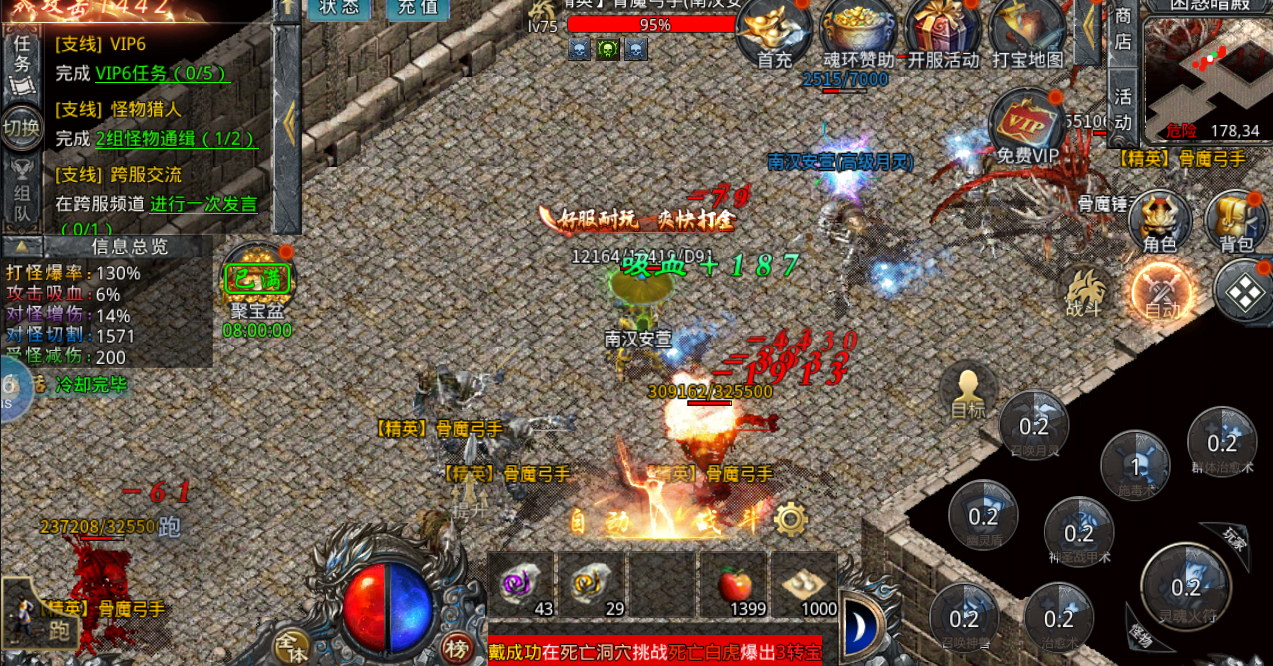The image size is (1273, 666).
Task: Cast the 施毒术 poison skull skill
Action: [1135, 466]
